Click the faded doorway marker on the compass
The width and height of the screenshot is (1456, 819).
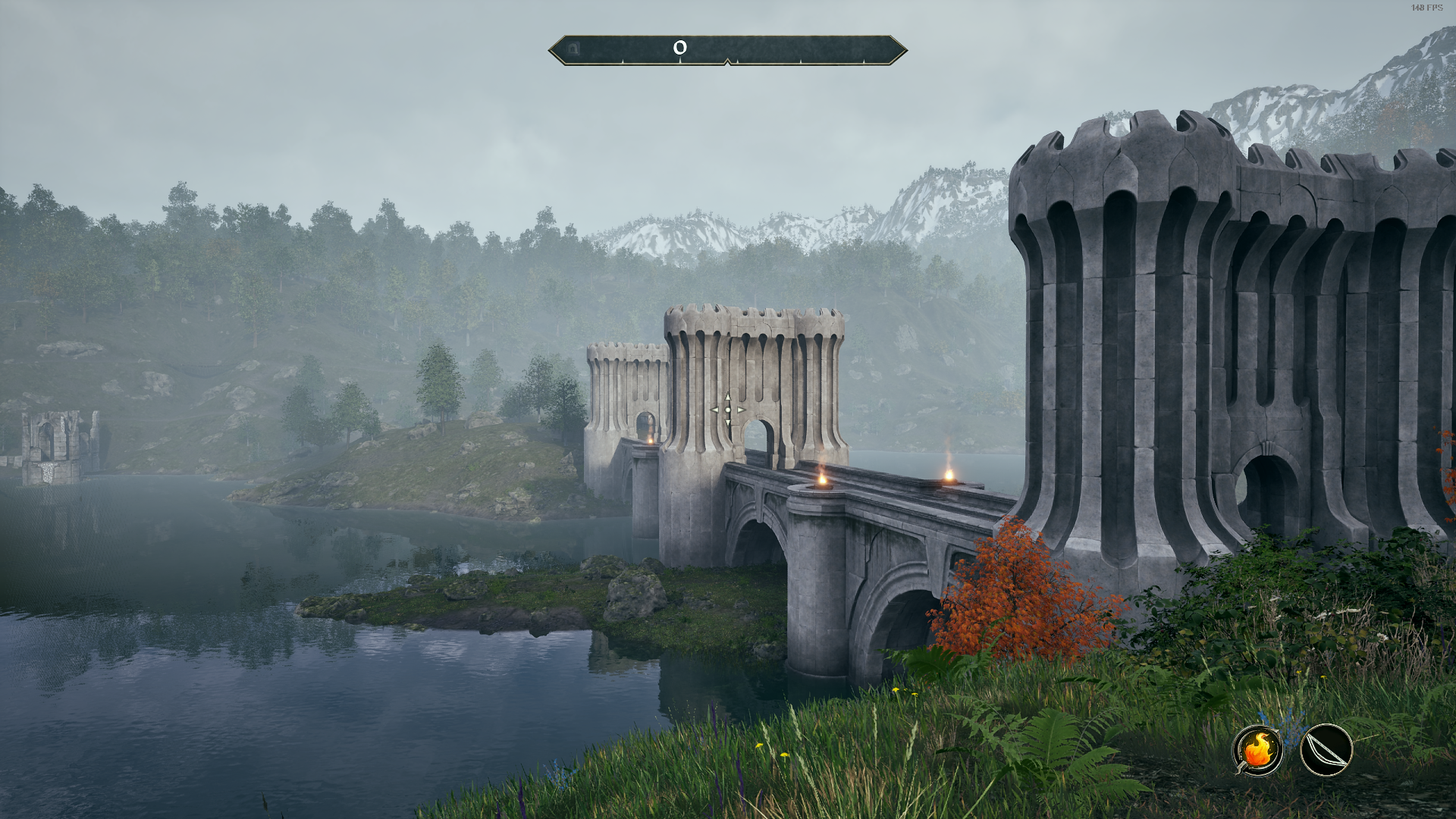[574, 49]
